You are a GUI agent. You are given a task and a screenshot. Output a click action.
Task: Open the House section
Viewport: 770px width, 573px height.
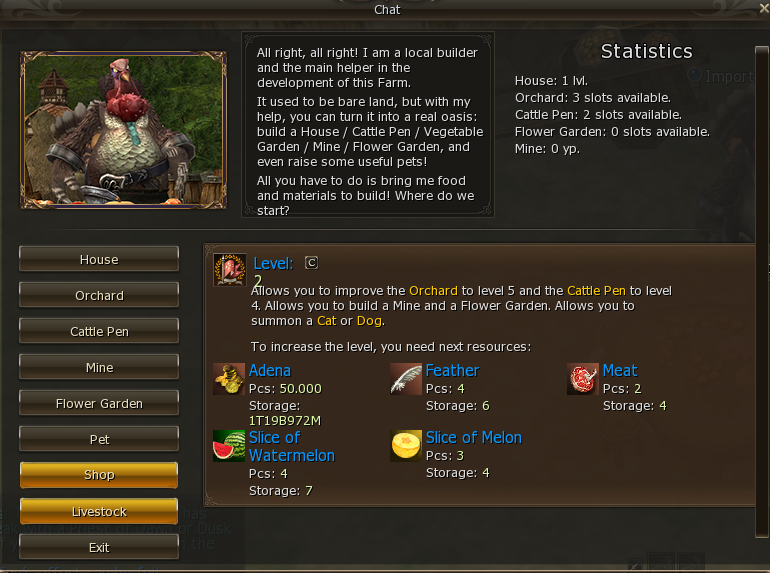tap(99, 259)
